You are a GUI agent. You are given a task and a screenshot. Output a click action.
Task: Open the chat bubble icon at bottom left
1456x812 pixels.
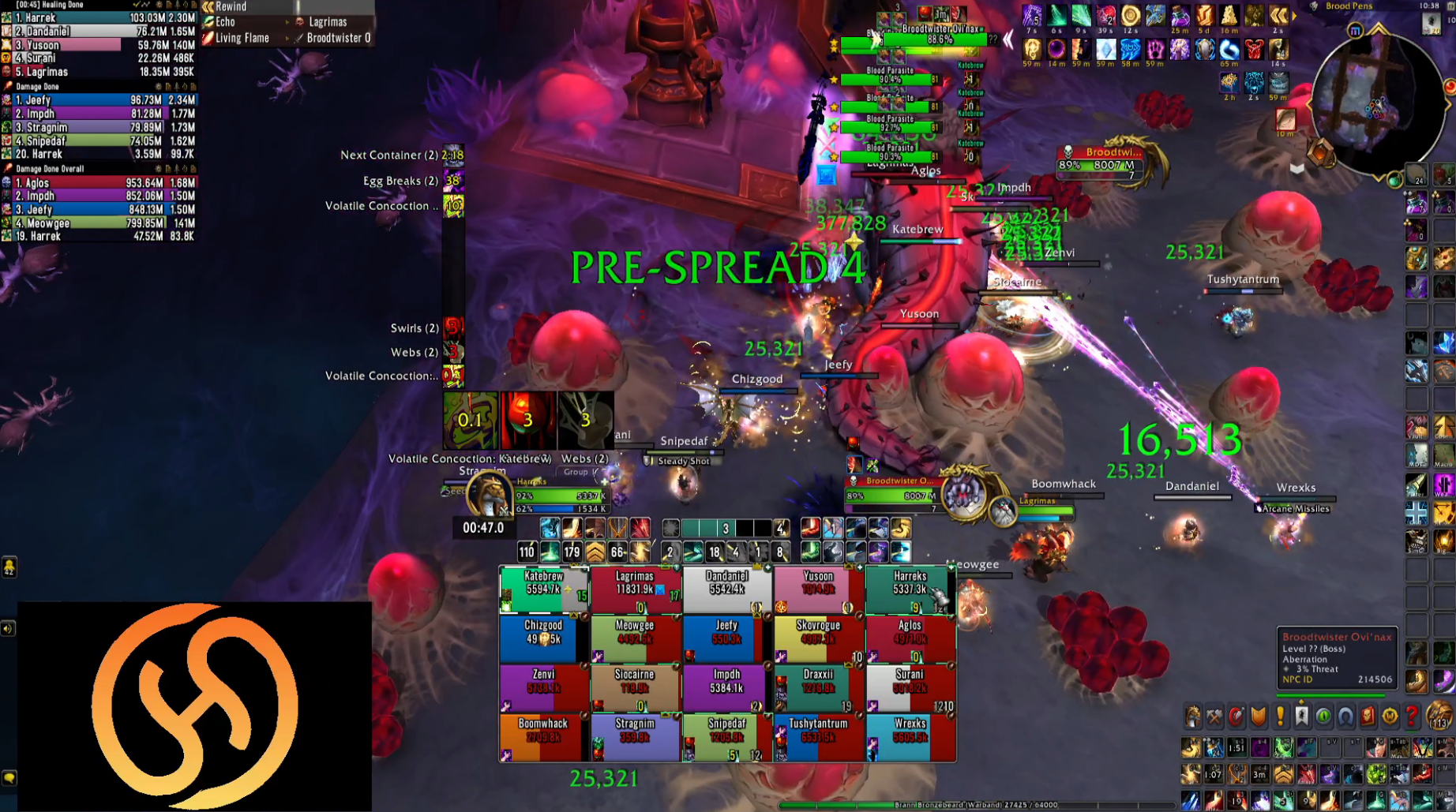coord(9,778)
